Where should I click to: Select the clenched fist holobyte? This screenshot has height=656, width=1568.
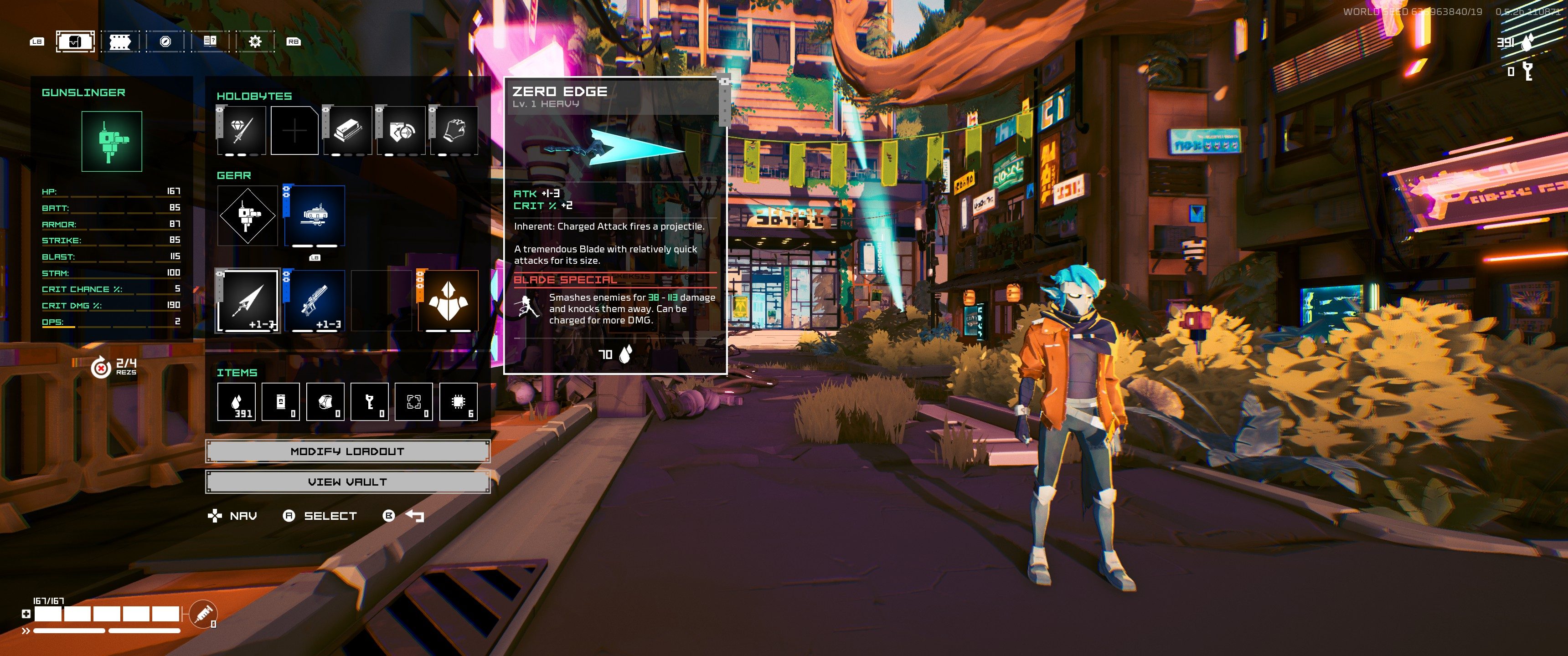point(455,130)
